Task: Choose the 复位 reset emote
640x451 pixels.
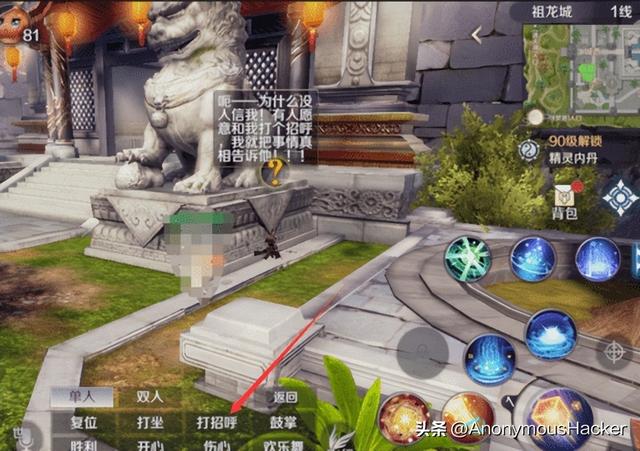Action: [83, 421]
